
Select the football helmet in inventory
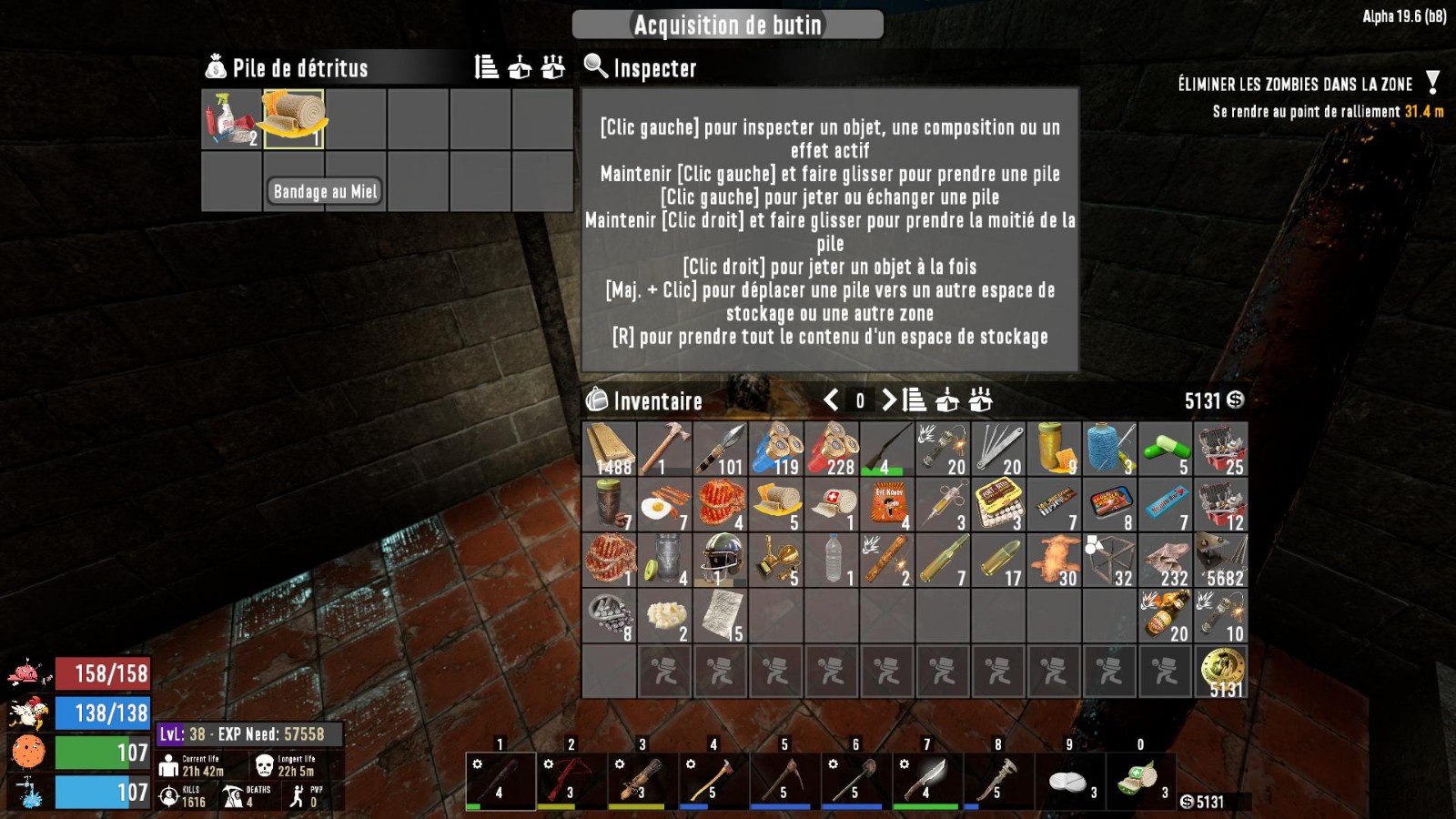pos(721,560)
